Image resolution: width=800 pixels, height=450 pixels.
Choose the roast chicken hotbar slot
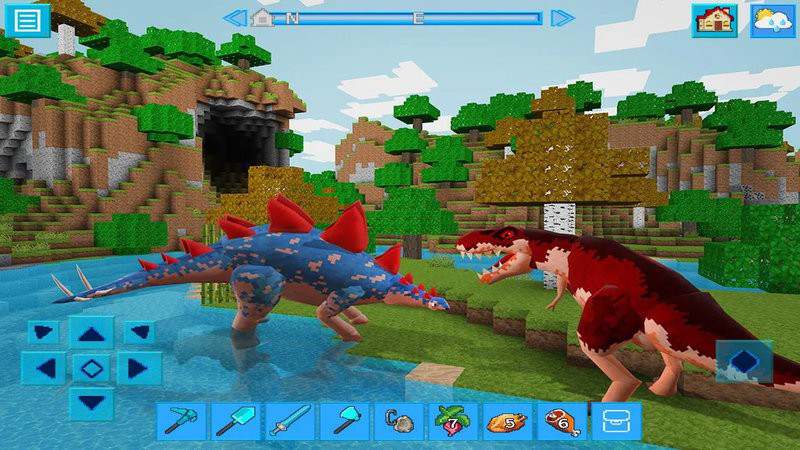[x=506, y=421]
